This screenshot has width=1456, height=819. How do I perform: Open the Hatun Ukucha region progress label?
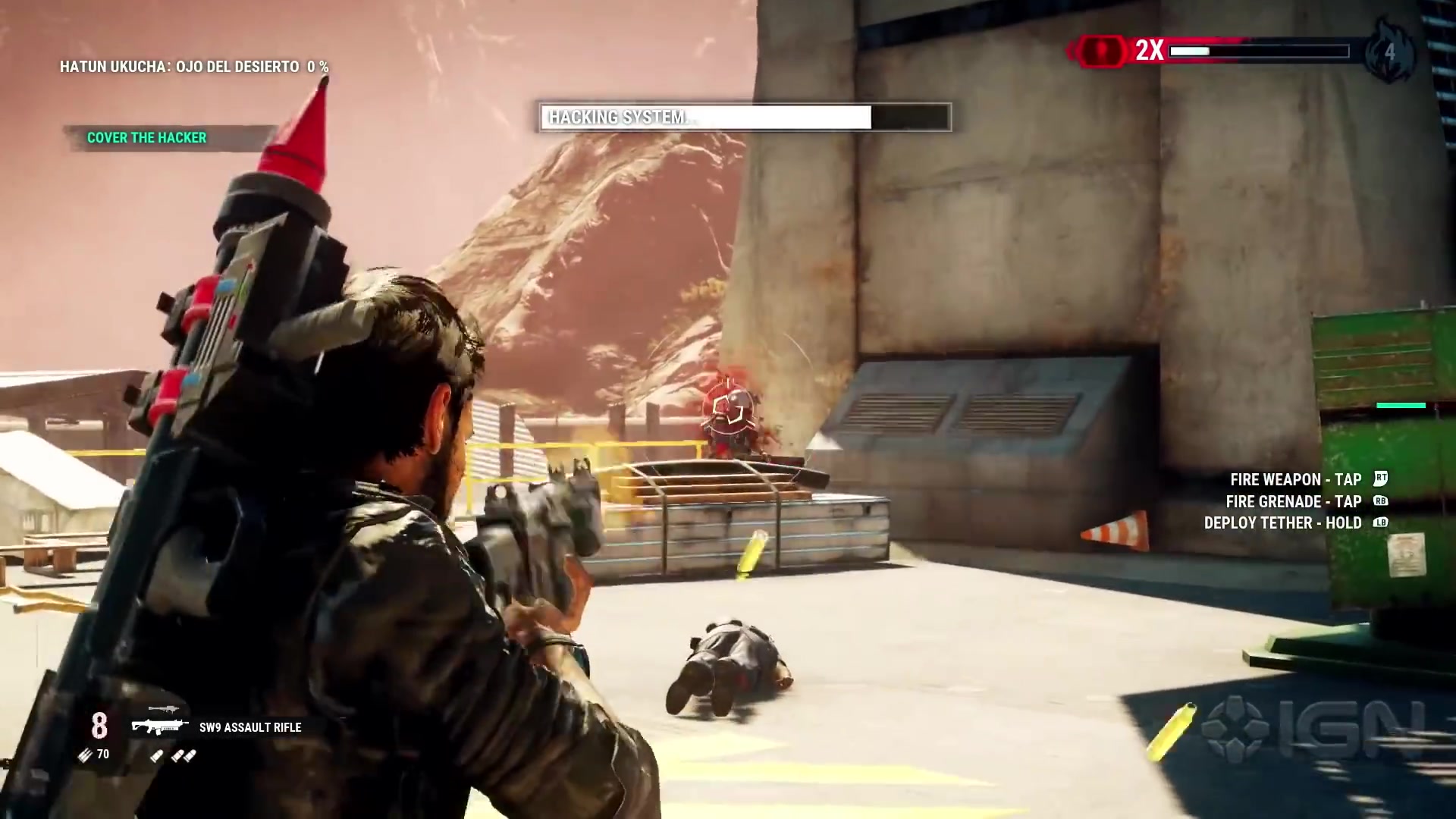click(193, 67)
